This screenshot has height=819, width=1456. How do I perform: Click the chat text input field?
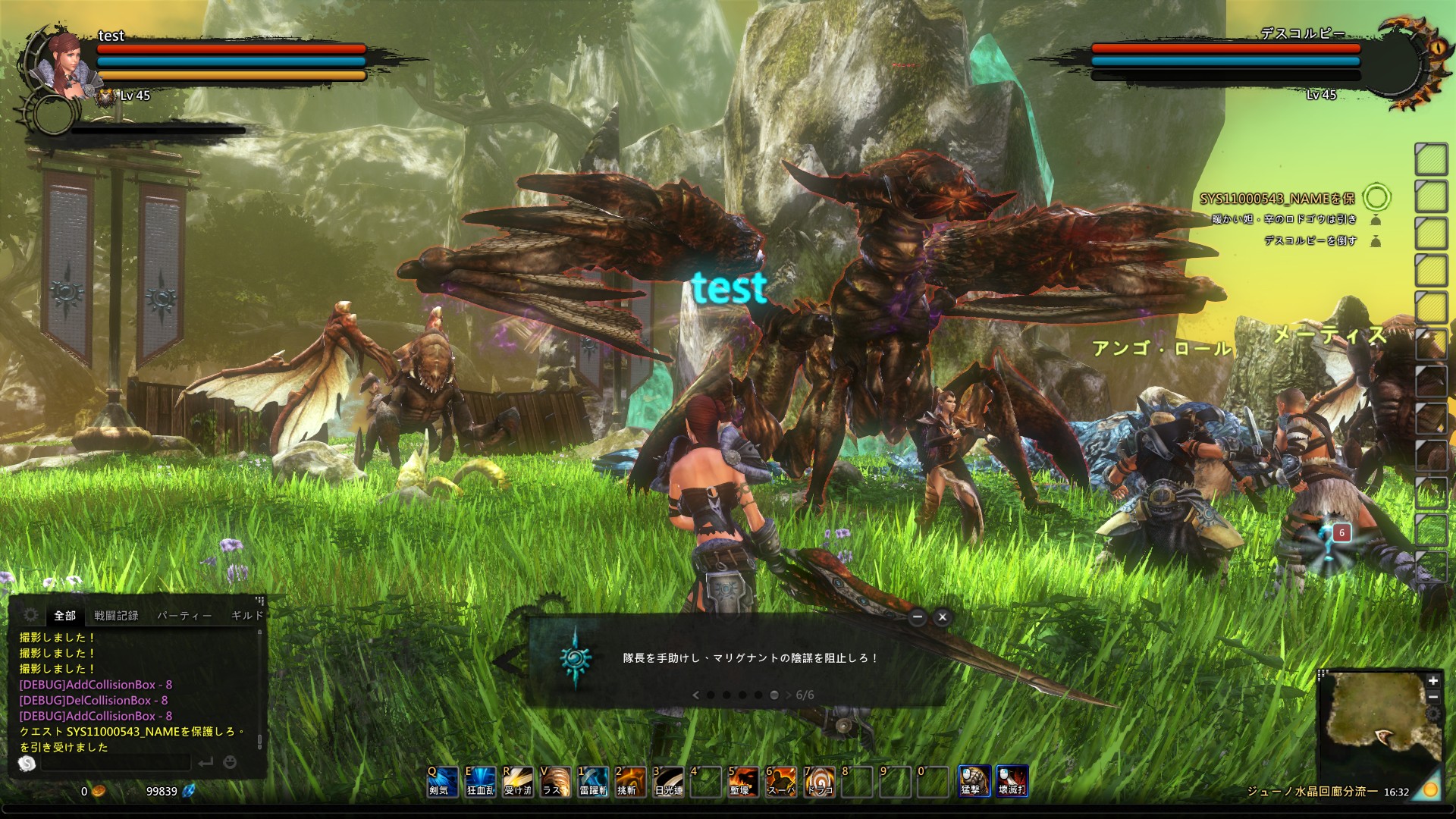point(115,762)
